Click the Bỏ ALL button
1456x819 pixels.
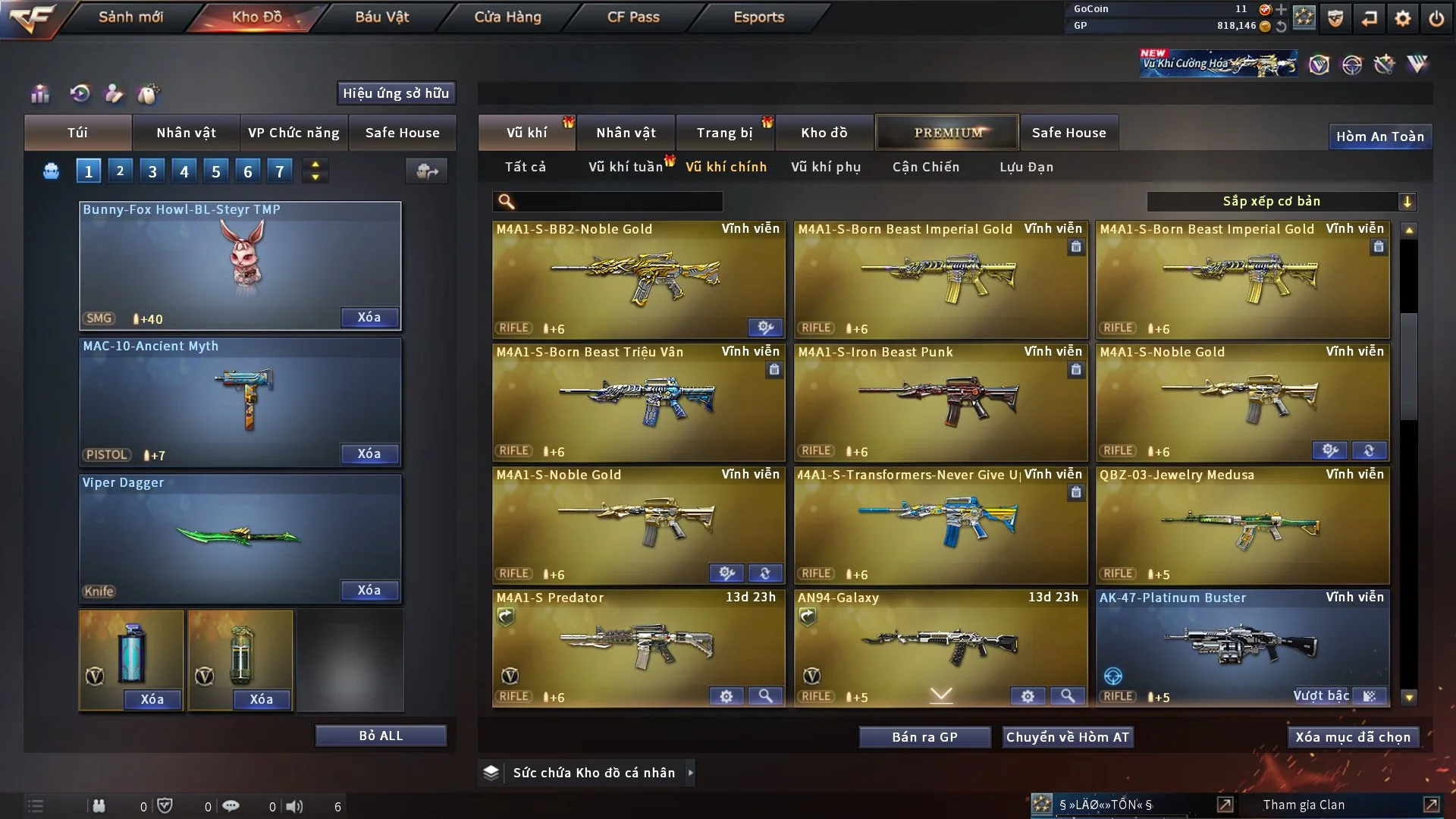pos(381,736)
